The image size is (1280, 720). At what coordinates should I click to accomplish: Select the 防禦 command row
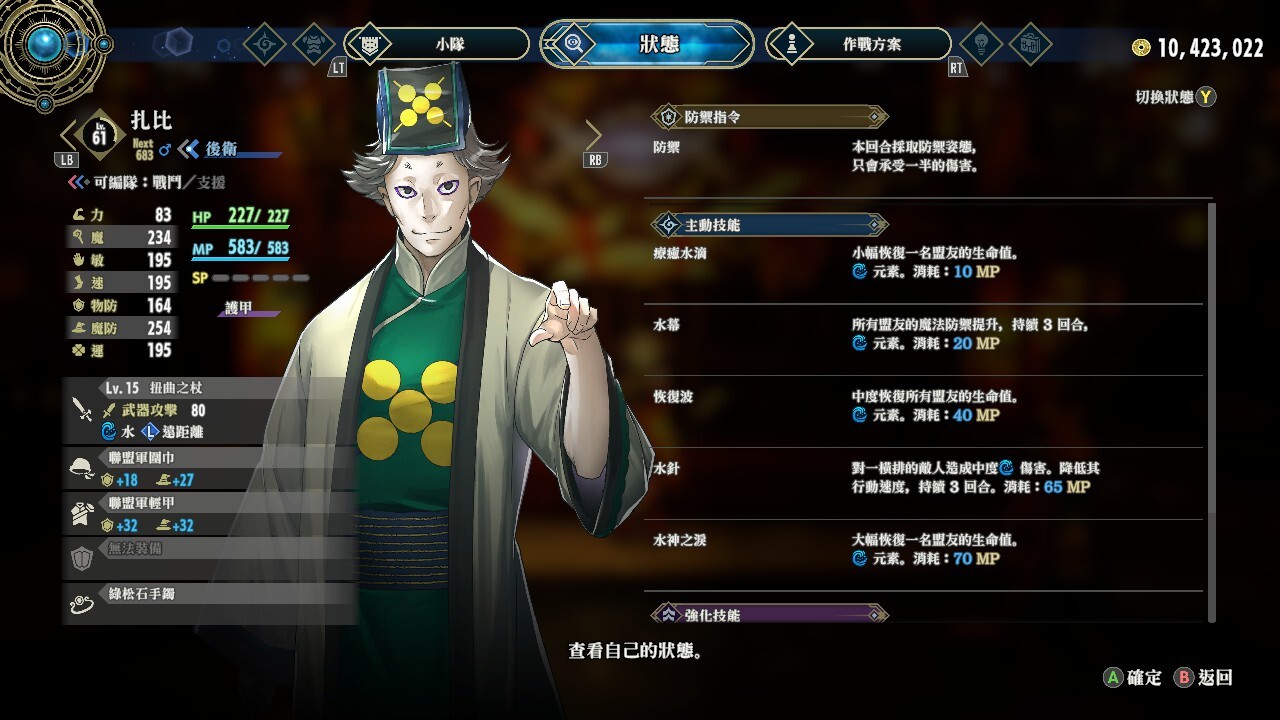coord(925,156)
